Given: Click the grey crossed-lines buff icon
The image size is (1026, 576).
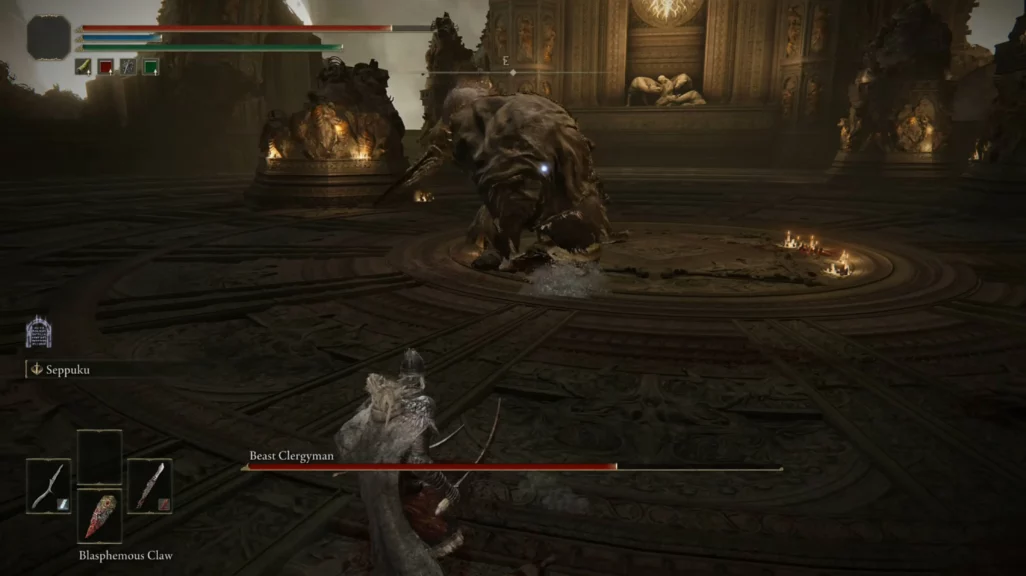Looking at the screenshot, I should 128,67.
